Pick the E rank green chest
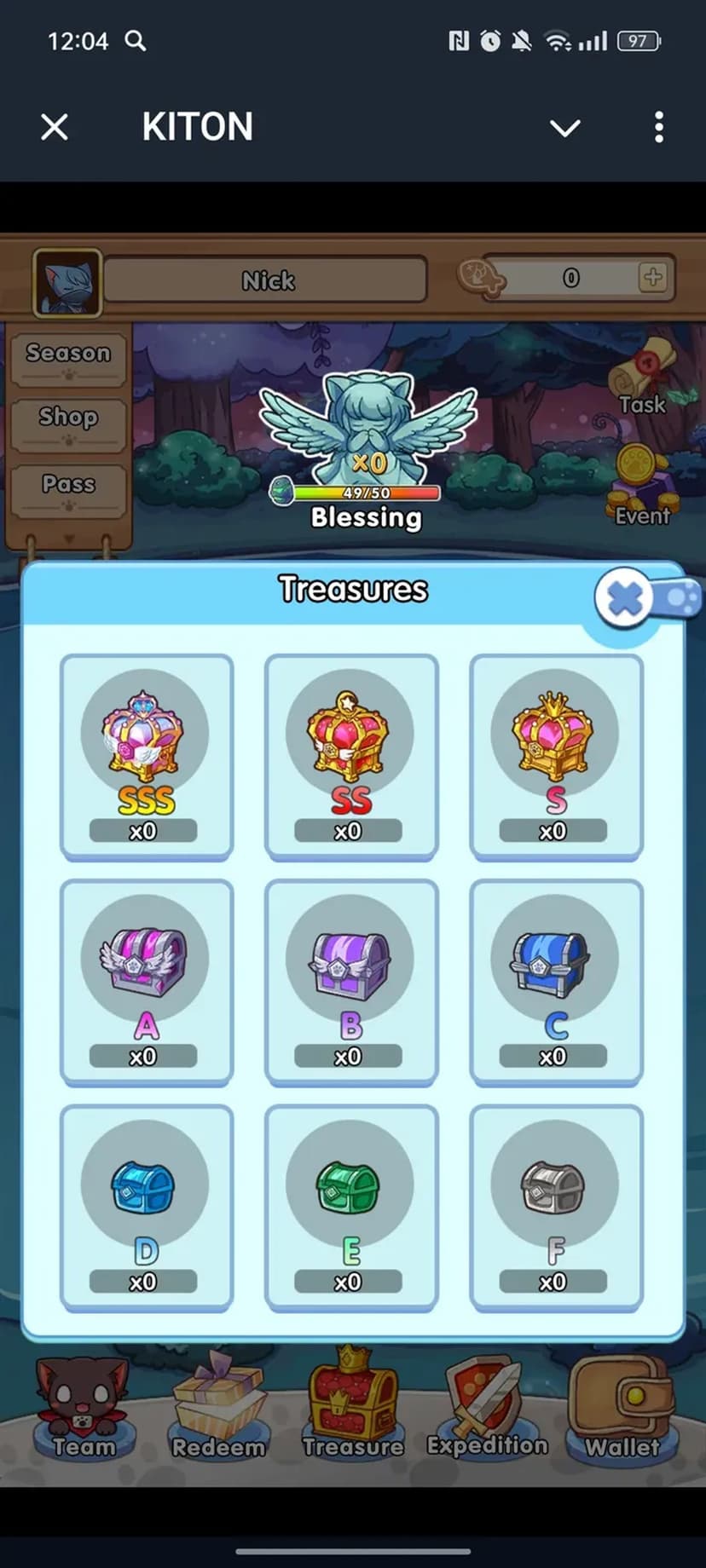The image size is (706, 1568). 350,1207
